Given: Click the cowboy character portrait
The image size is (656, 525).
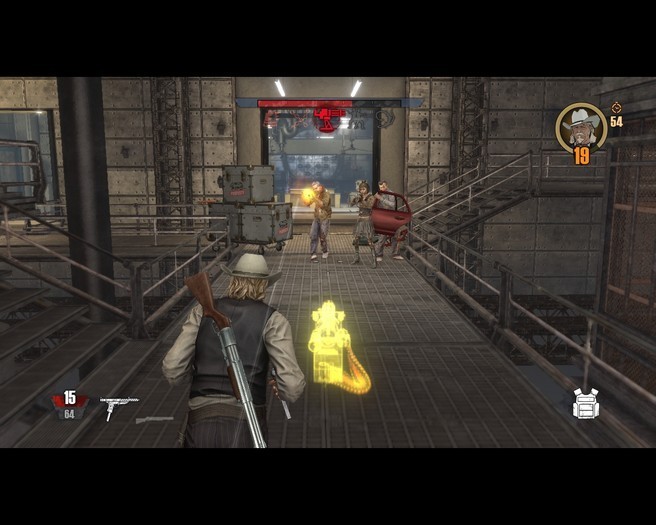Looking at the screenshot, I should [x=581, y=126].
